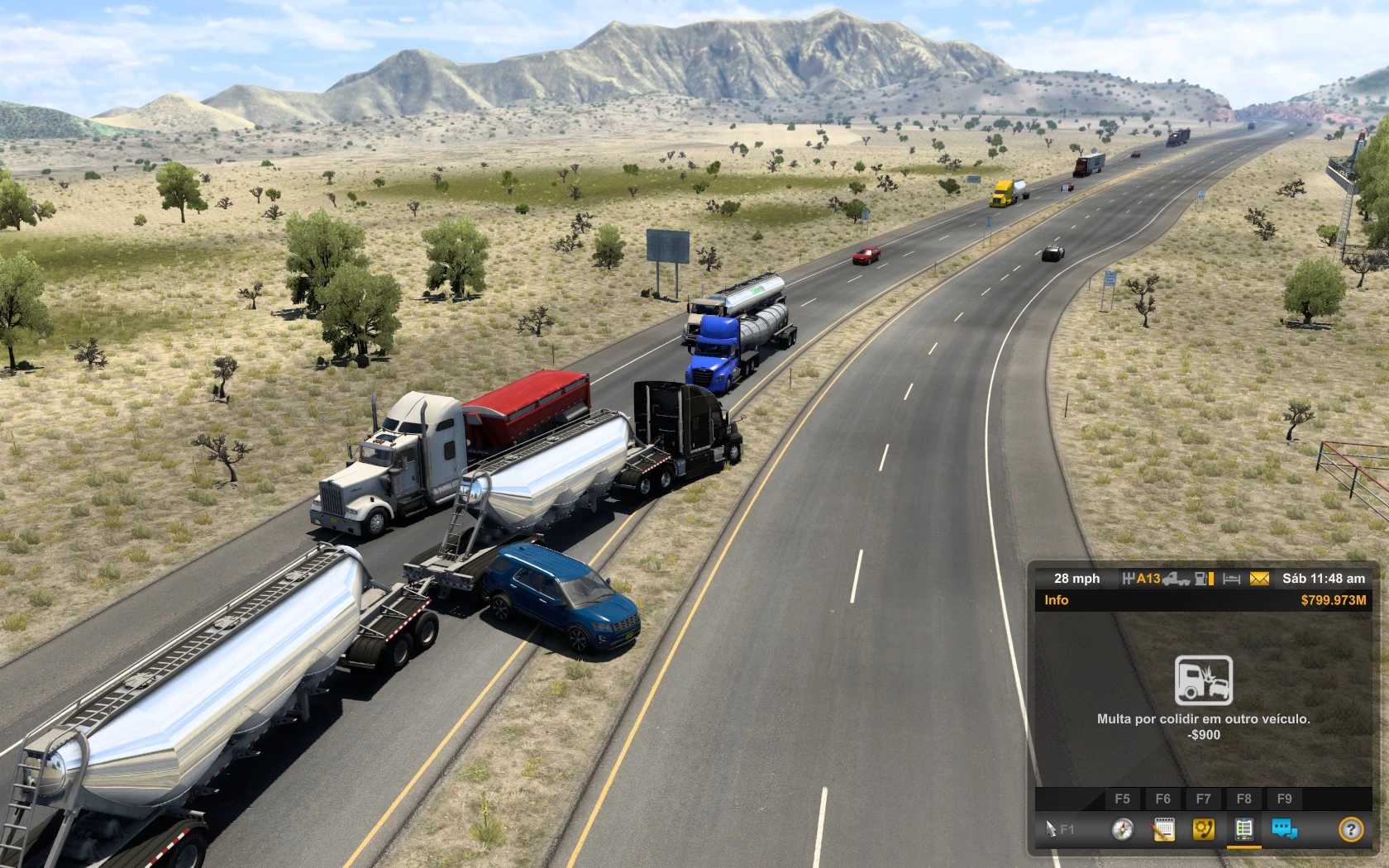Switch to the calendar job info tab
Image resolution: width=1389 pixels, height=868 pixels.
1162,828
